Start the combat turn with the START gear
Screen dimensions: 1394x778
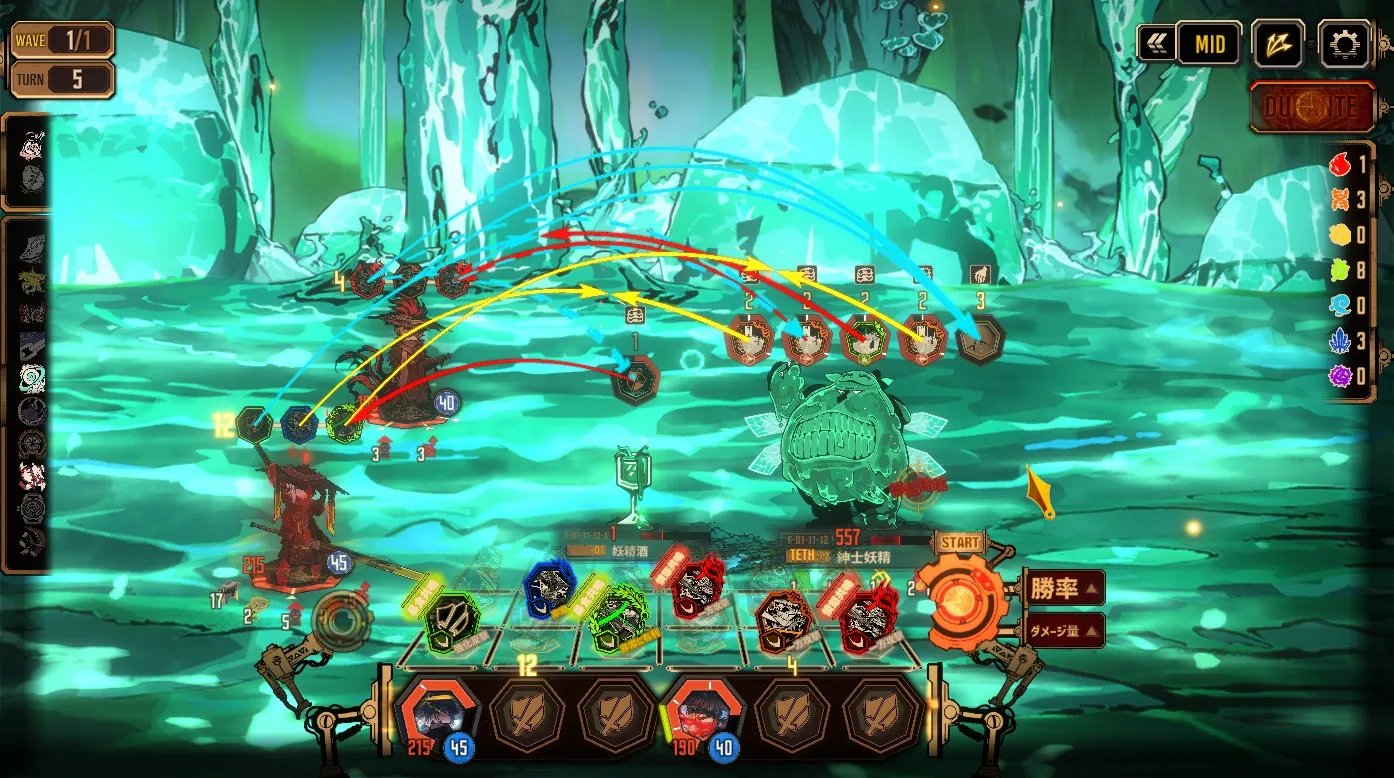958,598
